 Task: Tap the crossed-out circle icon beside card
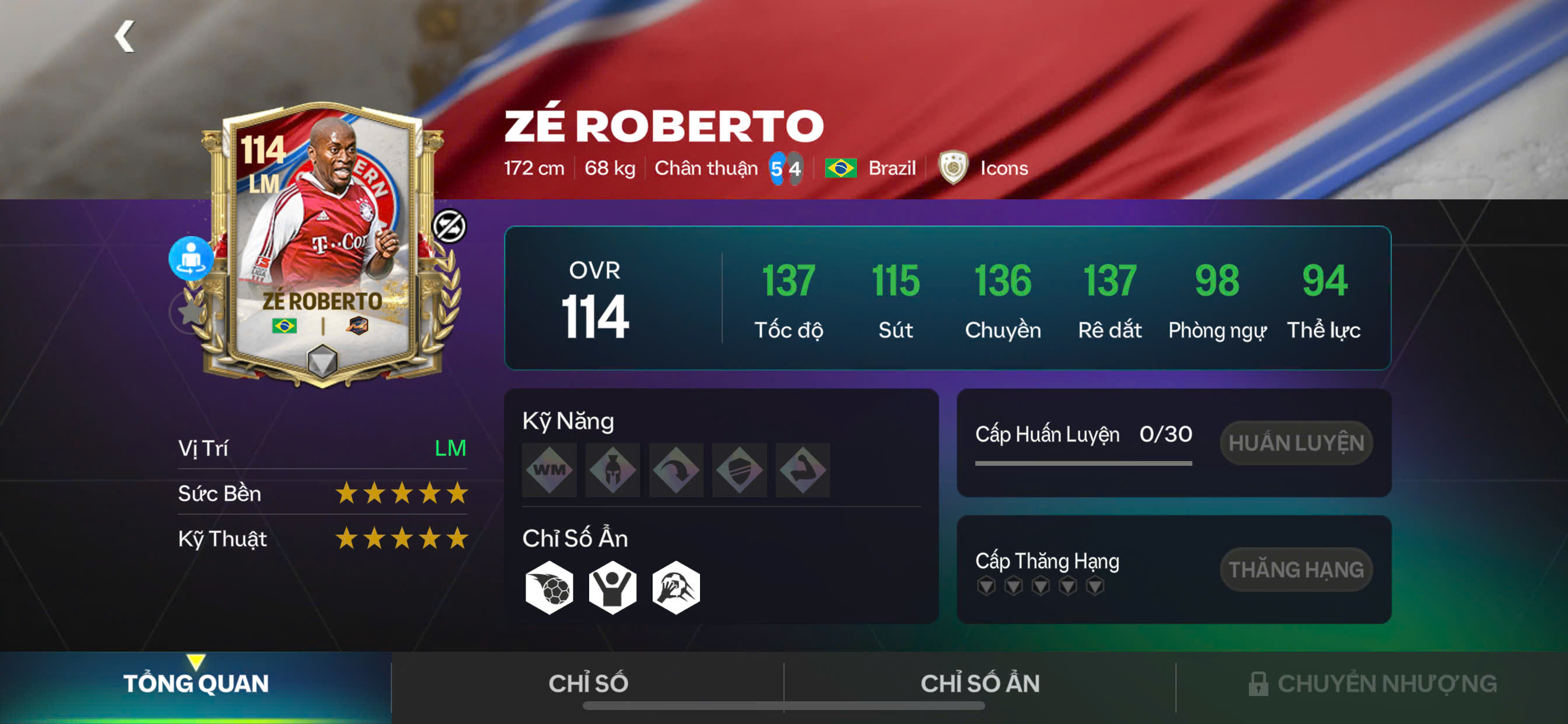pyautogui.click(x=449, y=226)
